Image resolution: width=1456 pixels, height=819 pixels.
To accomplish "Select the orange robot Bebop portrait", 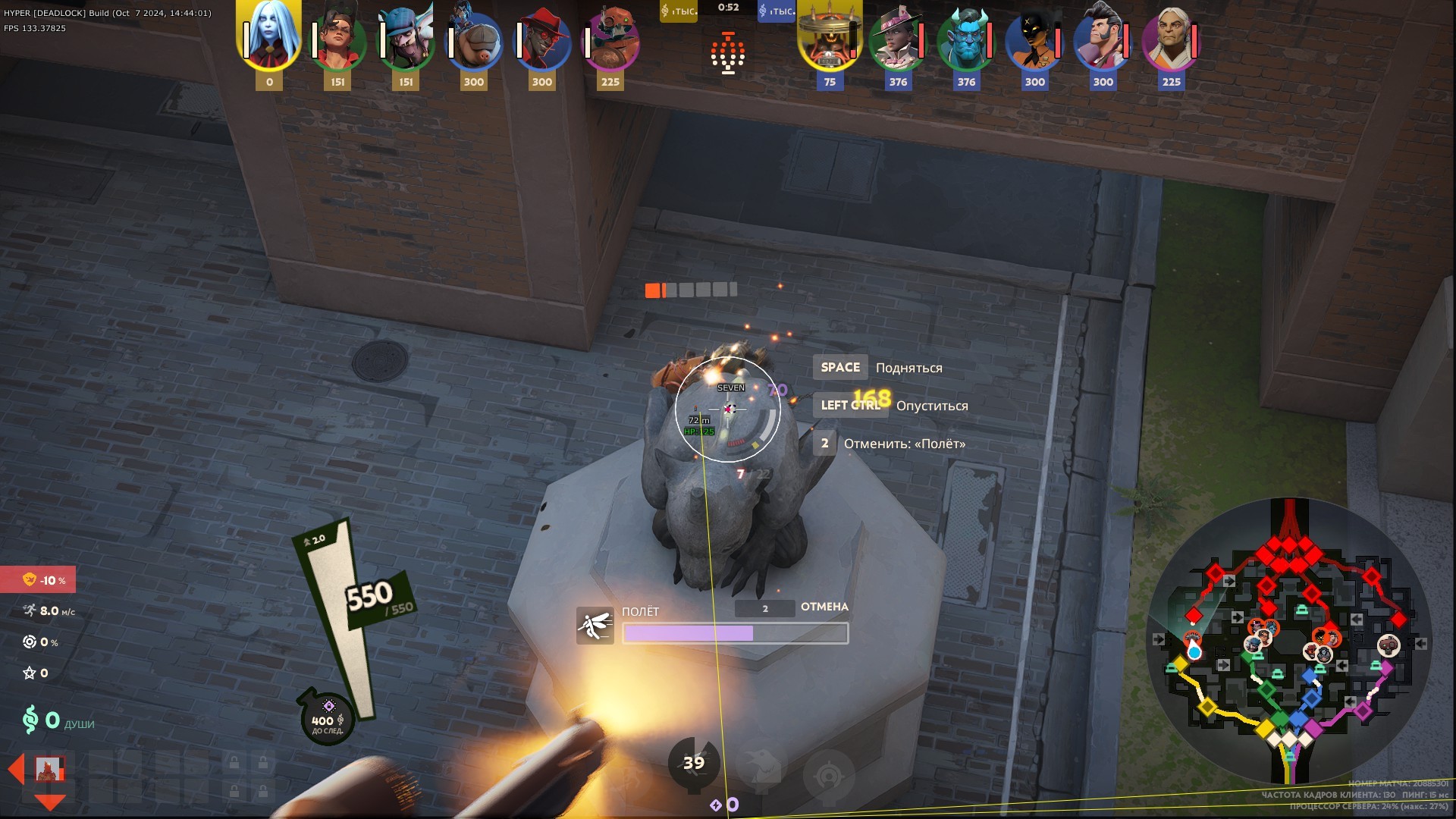I will point(610,42).
